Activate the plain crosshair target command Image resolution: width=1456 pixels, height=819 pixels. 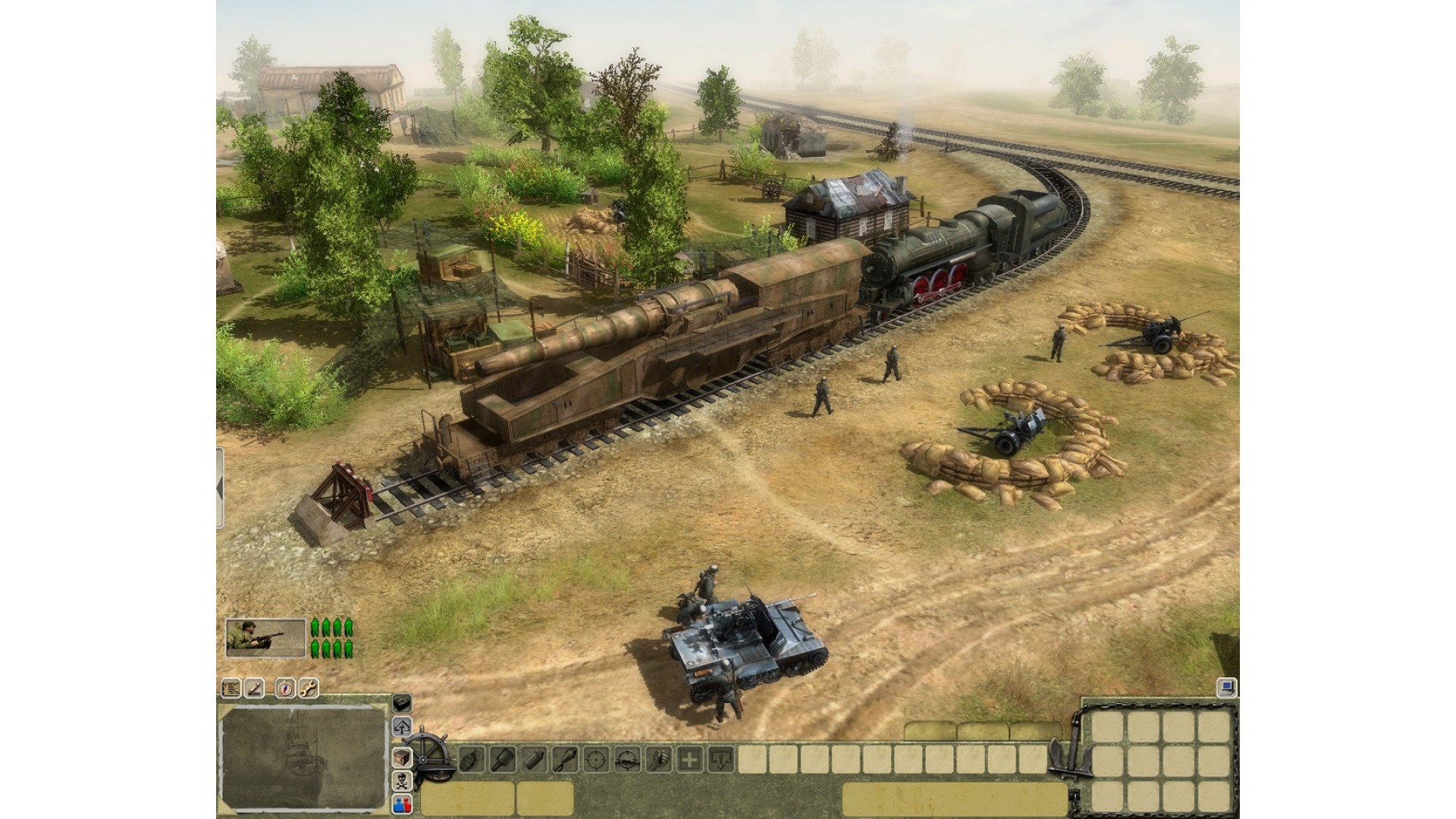tap(597, 758)
